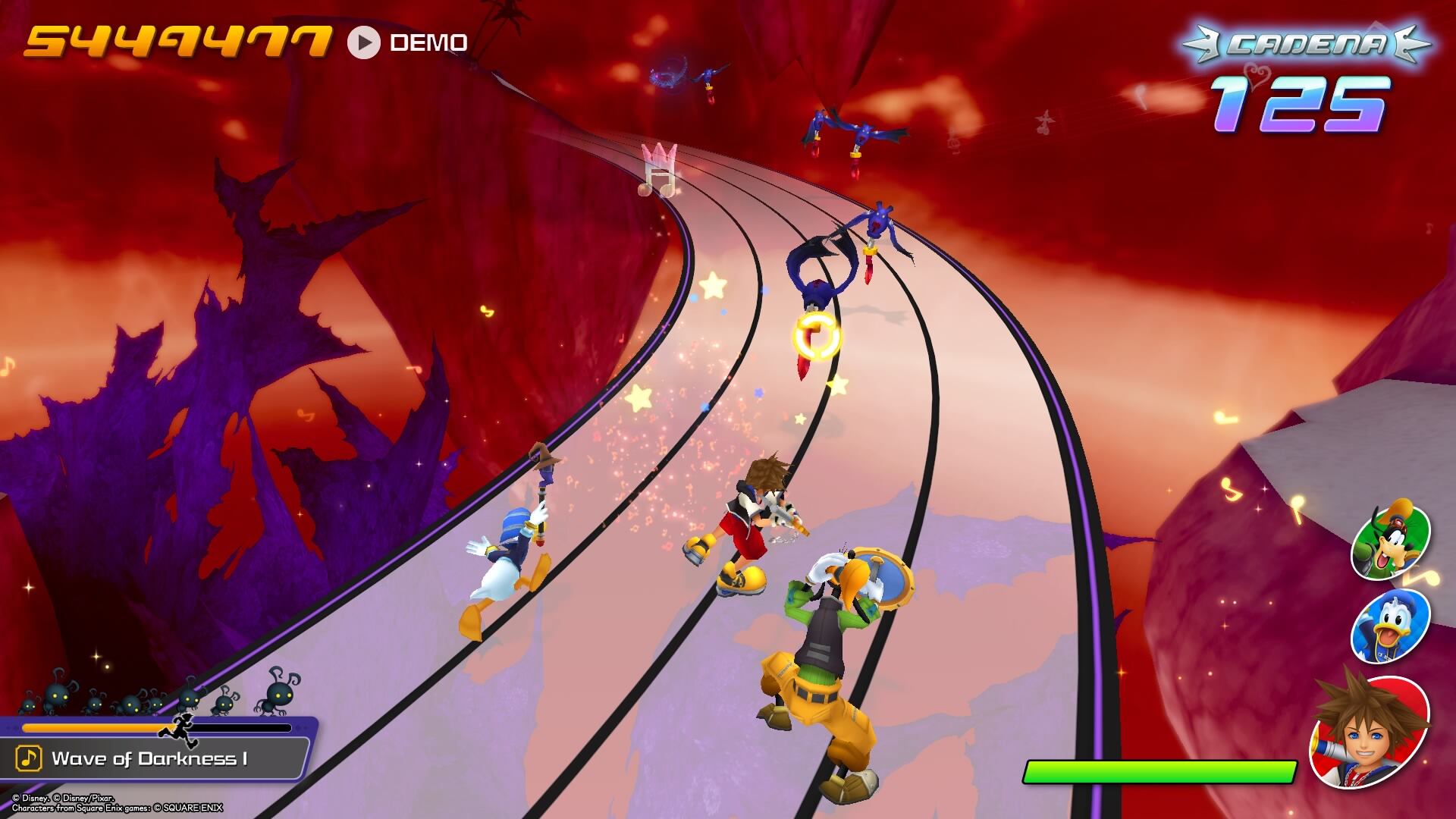Click the DEMO play icon

tap(364, 43)
